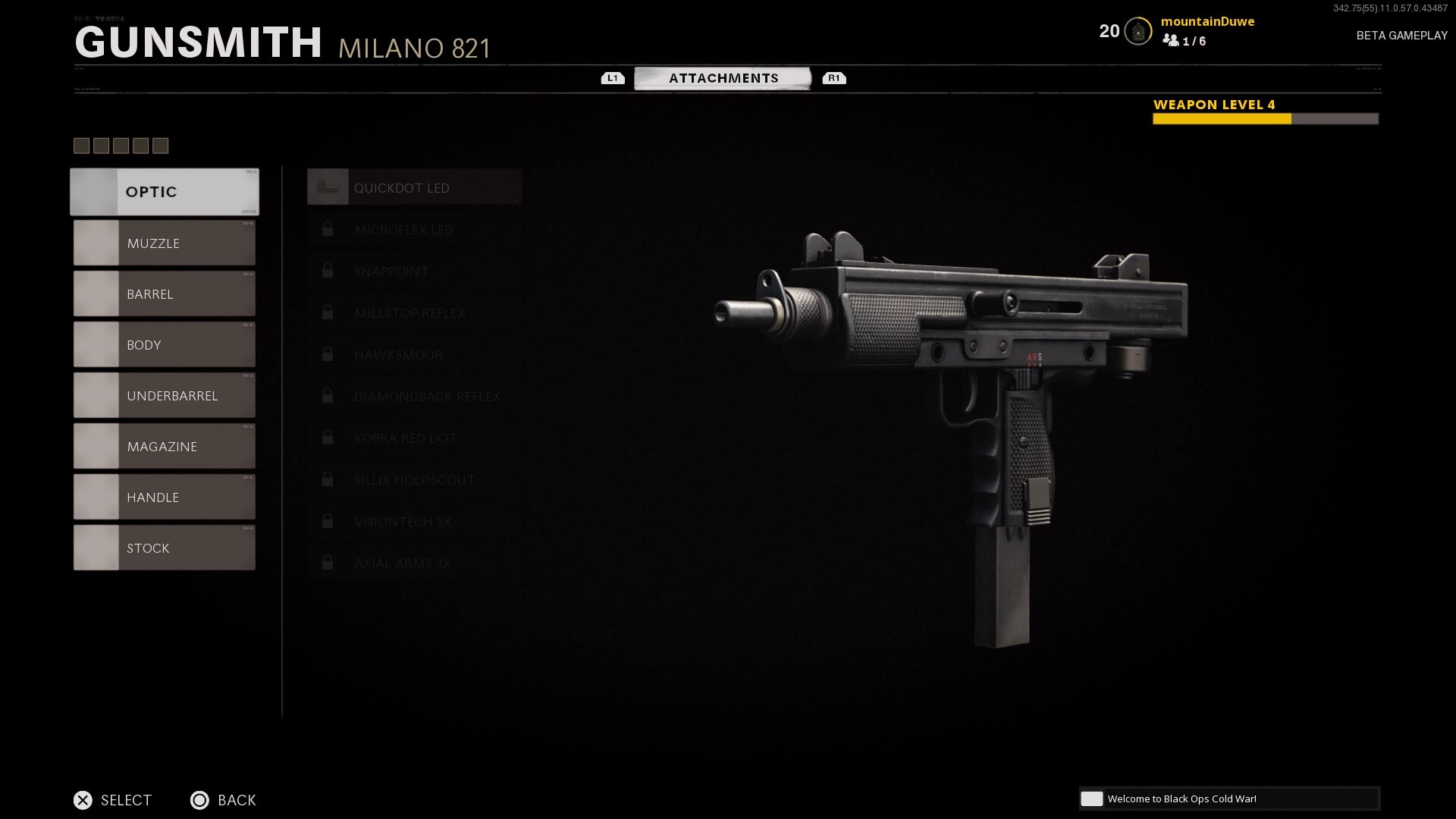Open the Body attachment category
The width and height of the screenshot is (1456, 819).
pos(165,345)
